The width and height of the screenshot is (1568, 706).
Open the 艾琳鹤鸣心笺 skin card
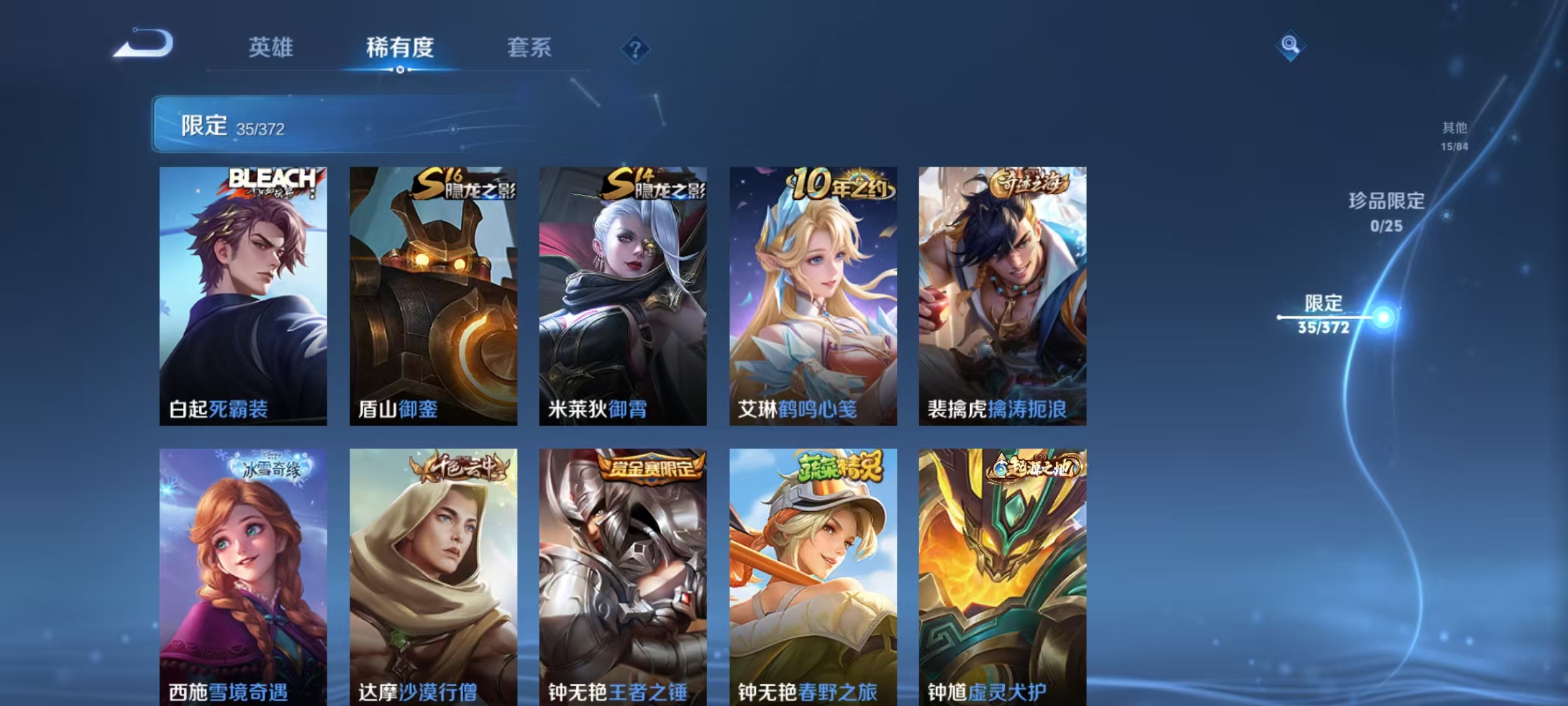tap(813, 294)
